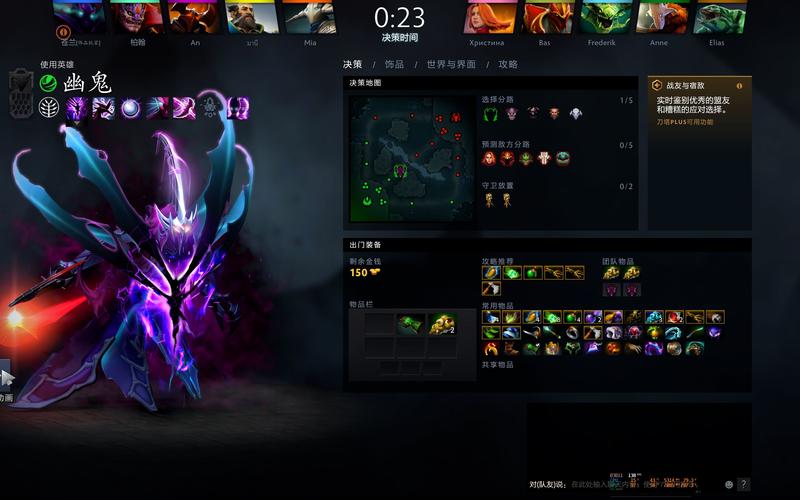Click the first purple Spectre ability icon
The image size is (800, 500).
[x=76, y=108]
